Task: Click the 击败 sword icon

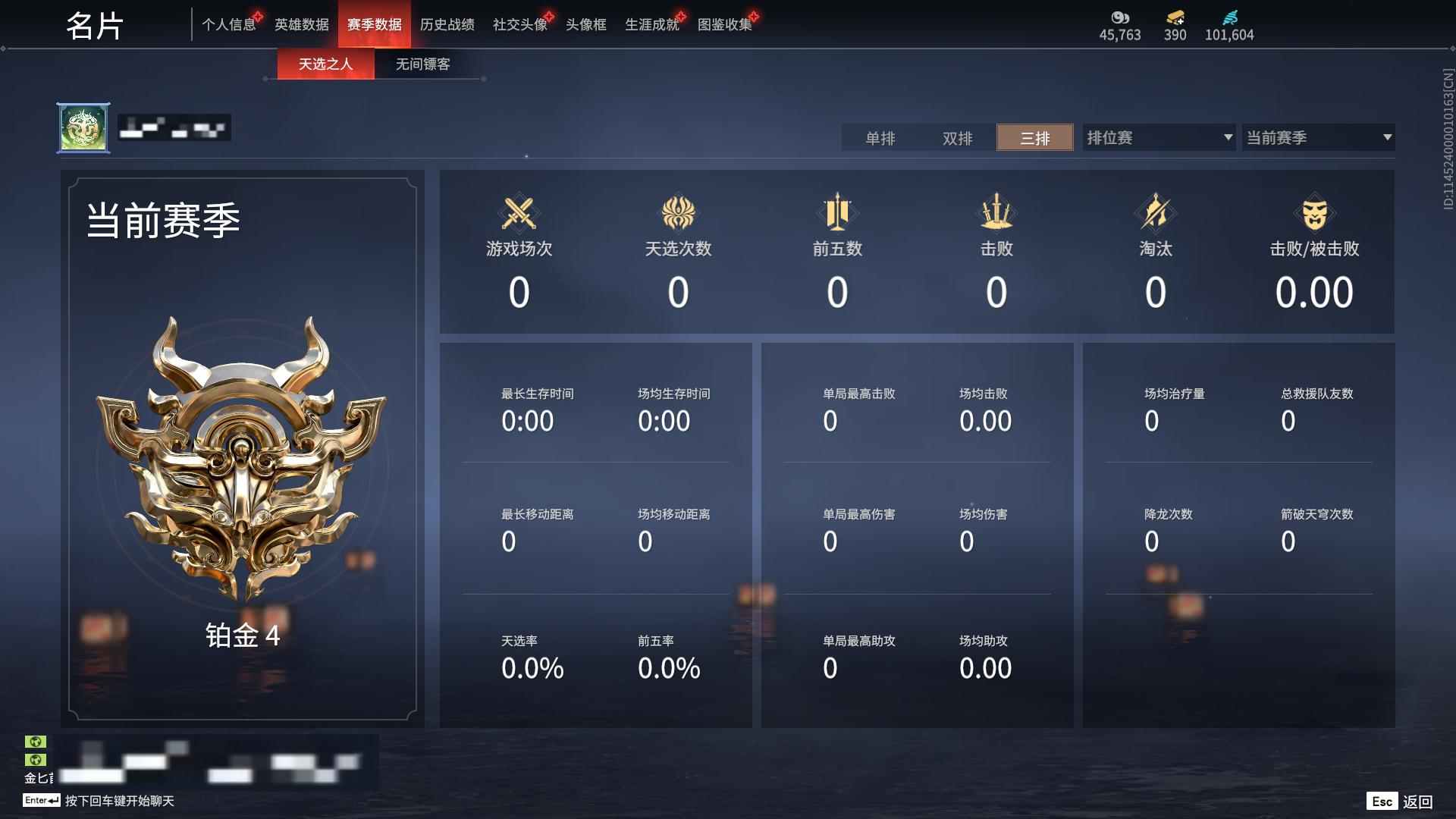Action: pyautogui.click(x=997, y=214)
